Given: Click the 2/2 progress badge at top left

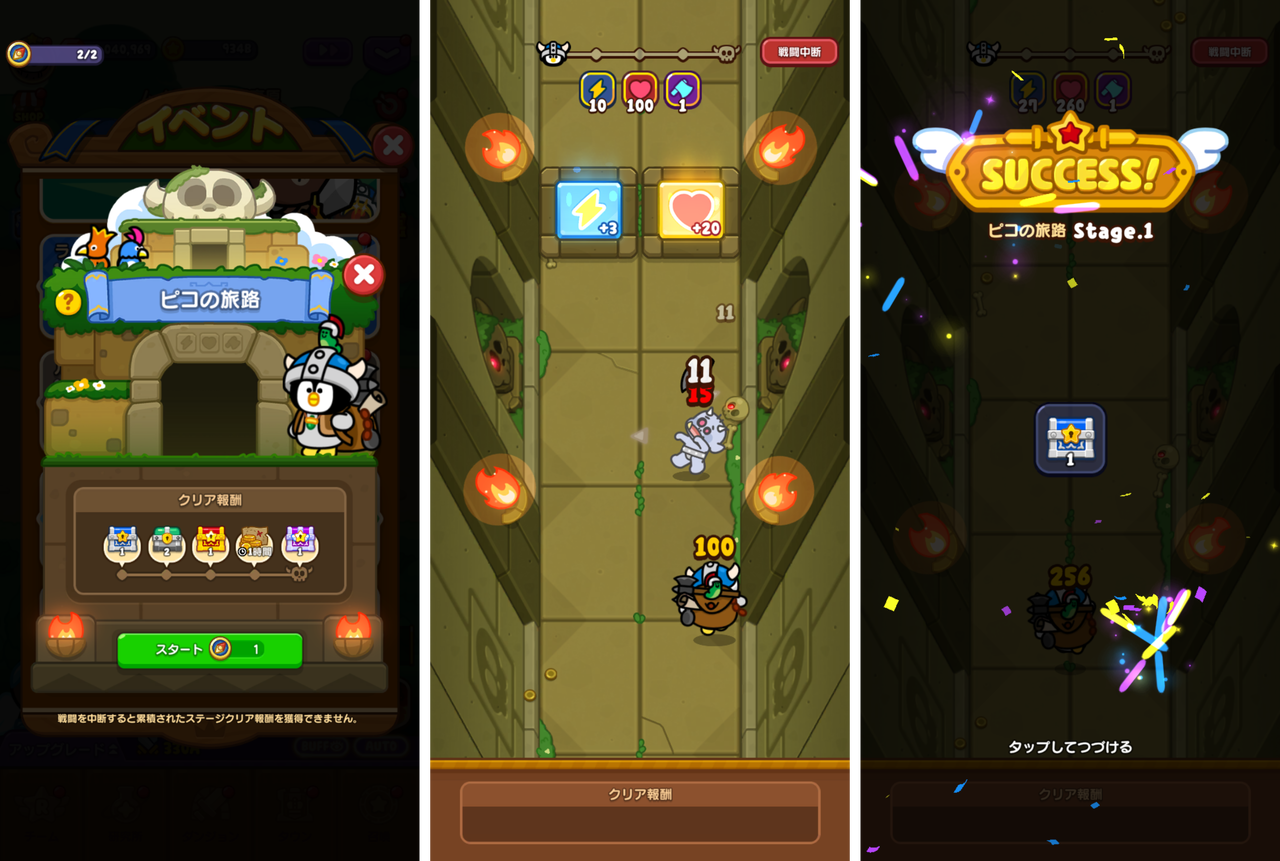Looking at the screenshot, I should coord(55,52).
